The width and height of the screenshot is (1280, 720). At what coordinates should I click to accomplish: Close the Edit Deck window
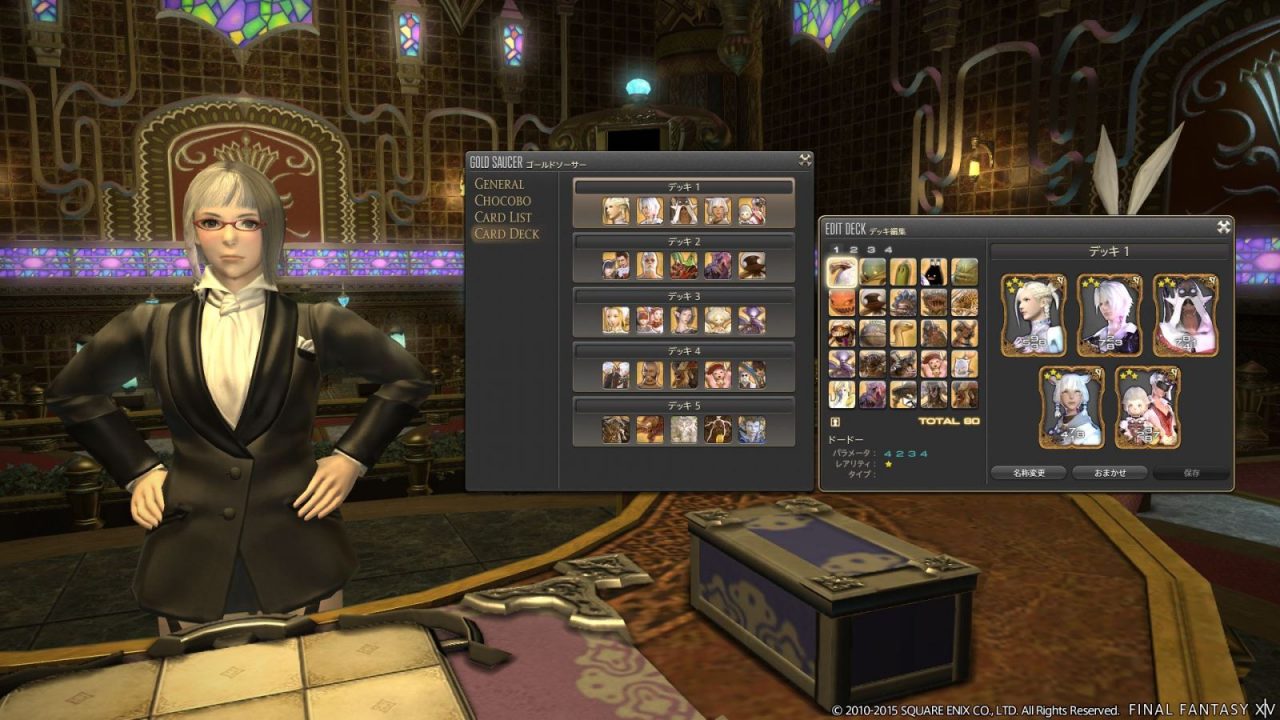pos(1223,227)
